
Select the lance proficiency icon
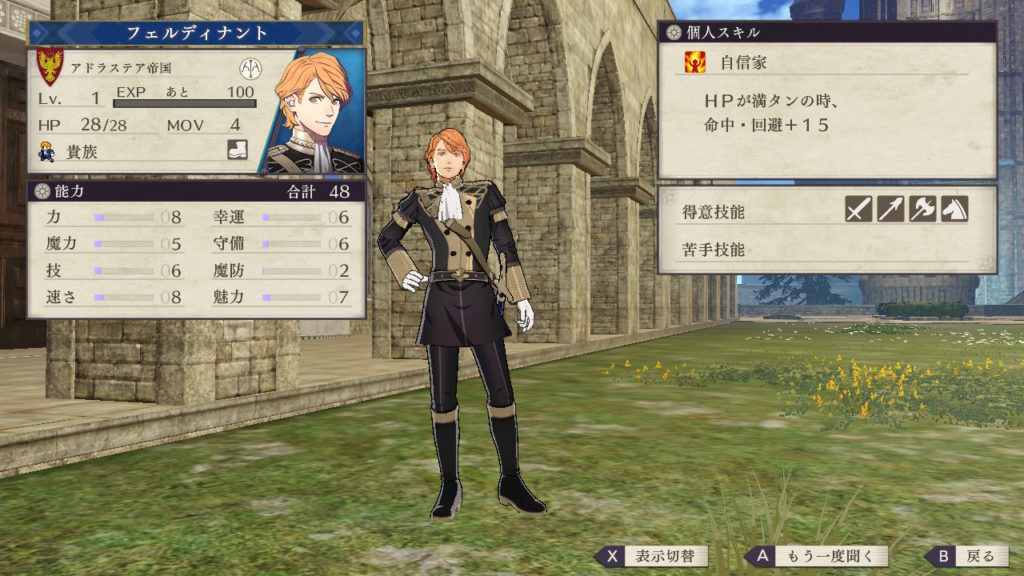click(x=891, y=209)
